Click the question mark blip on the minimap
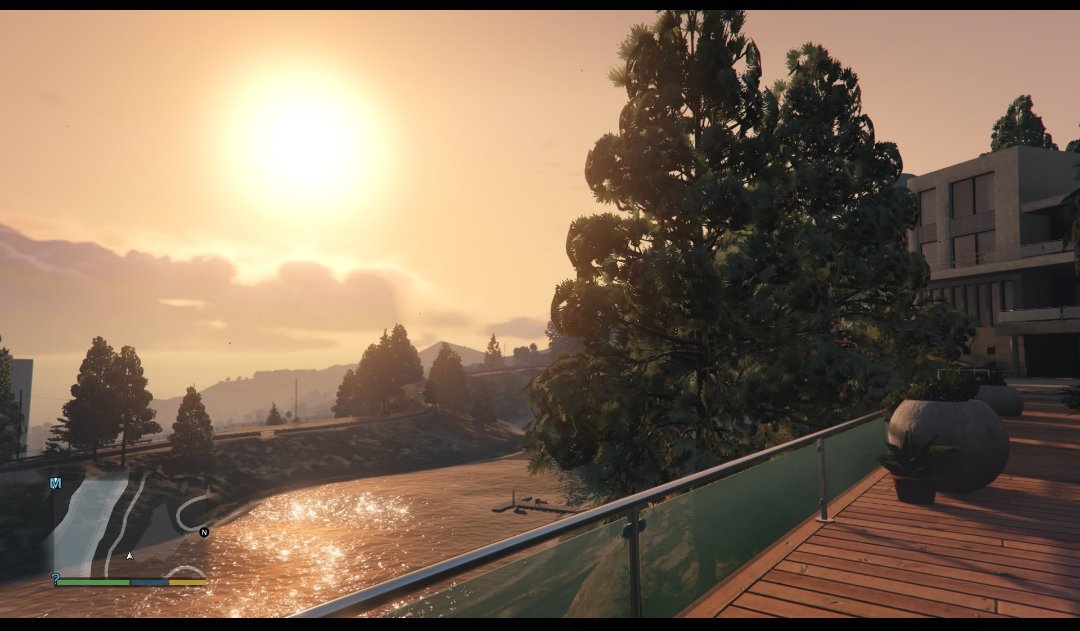Viewport: 1080px width, 631px height. (56, 579)
